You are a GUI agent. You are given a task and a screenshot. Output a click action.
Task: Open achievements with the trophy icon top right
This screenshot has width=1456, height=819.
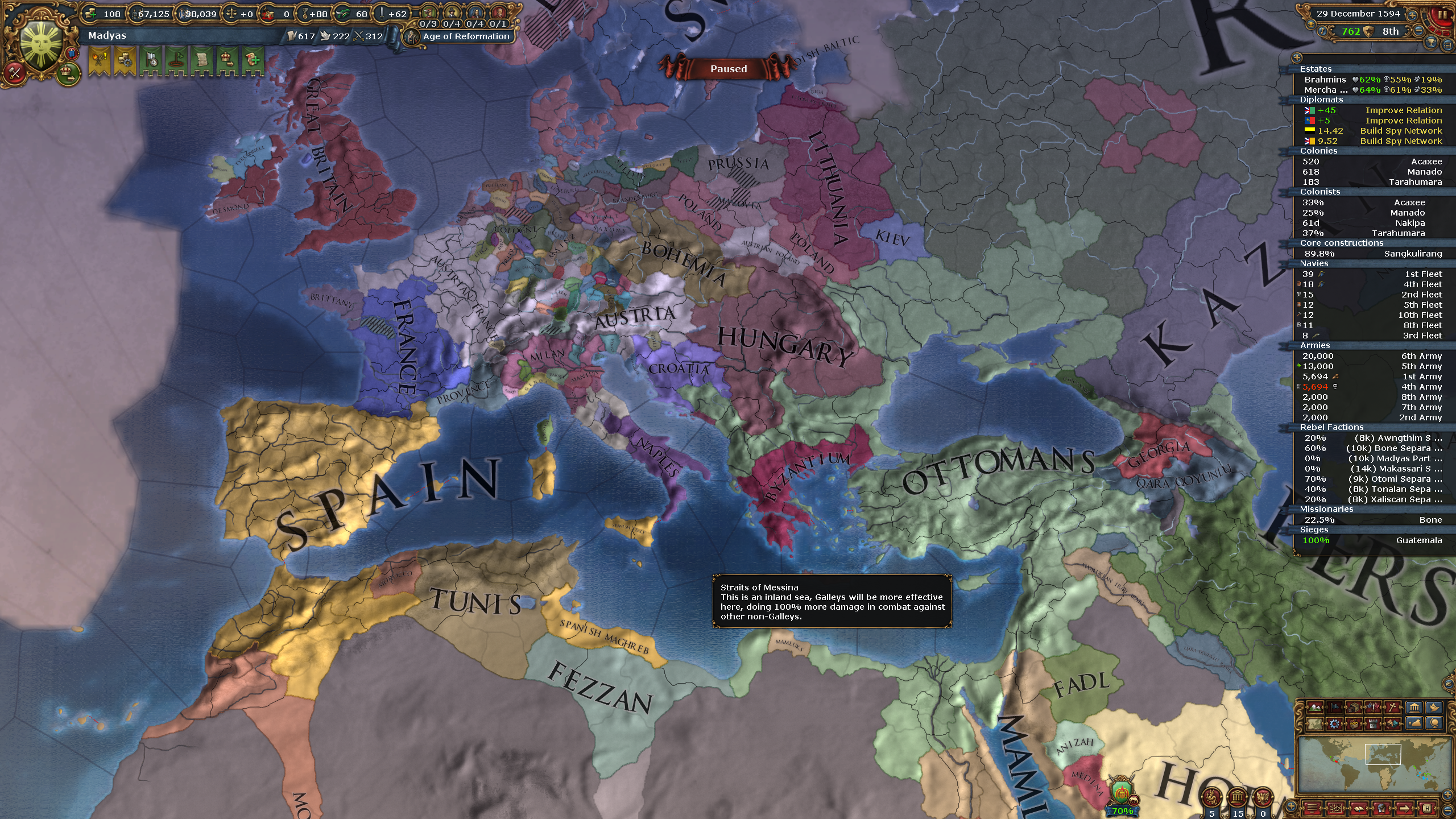pyautogui.click(x=1432, y=44)
